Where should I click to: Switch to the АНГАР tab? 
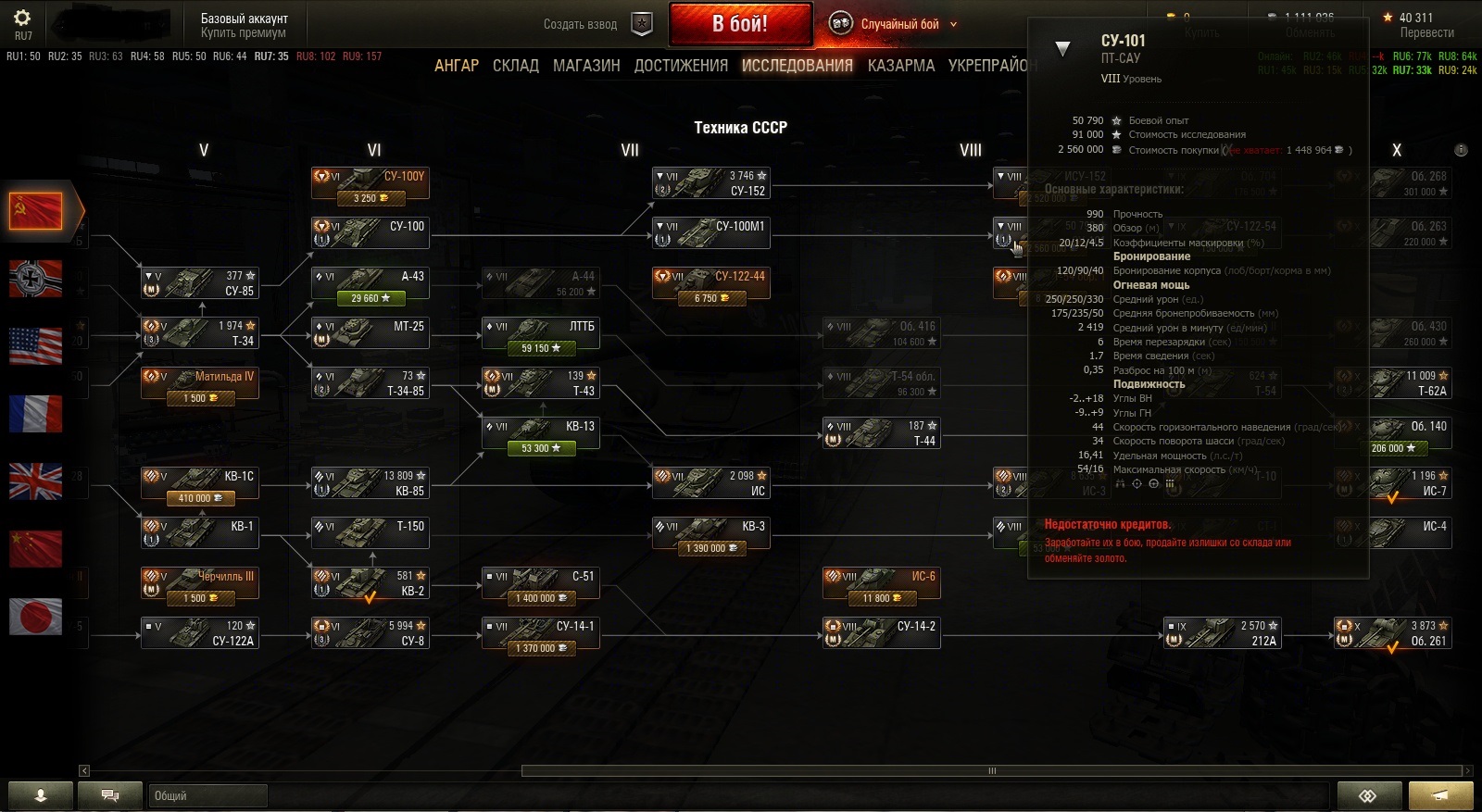point(457,66)
